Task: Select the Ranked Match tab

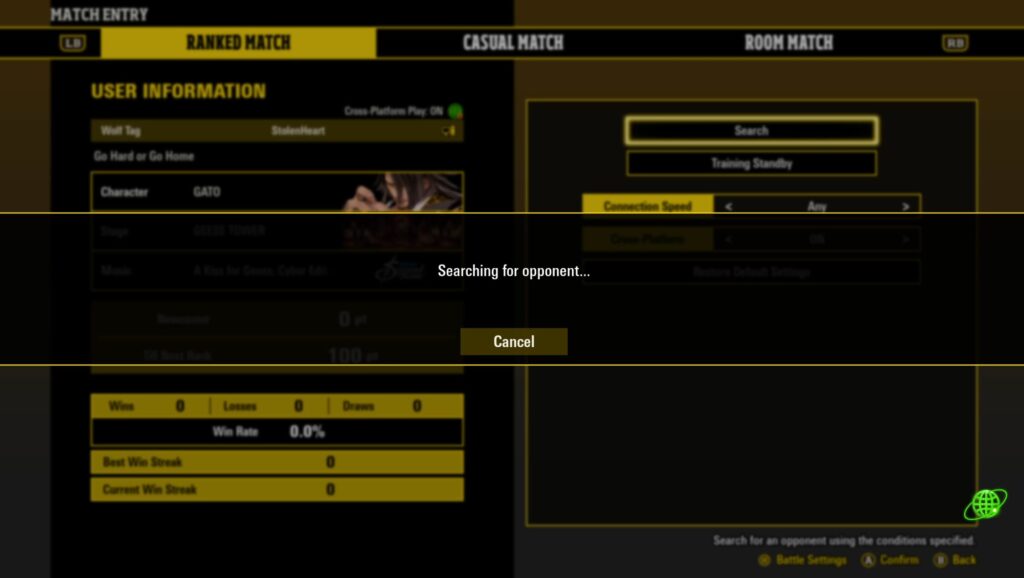Action: [238, 43]
